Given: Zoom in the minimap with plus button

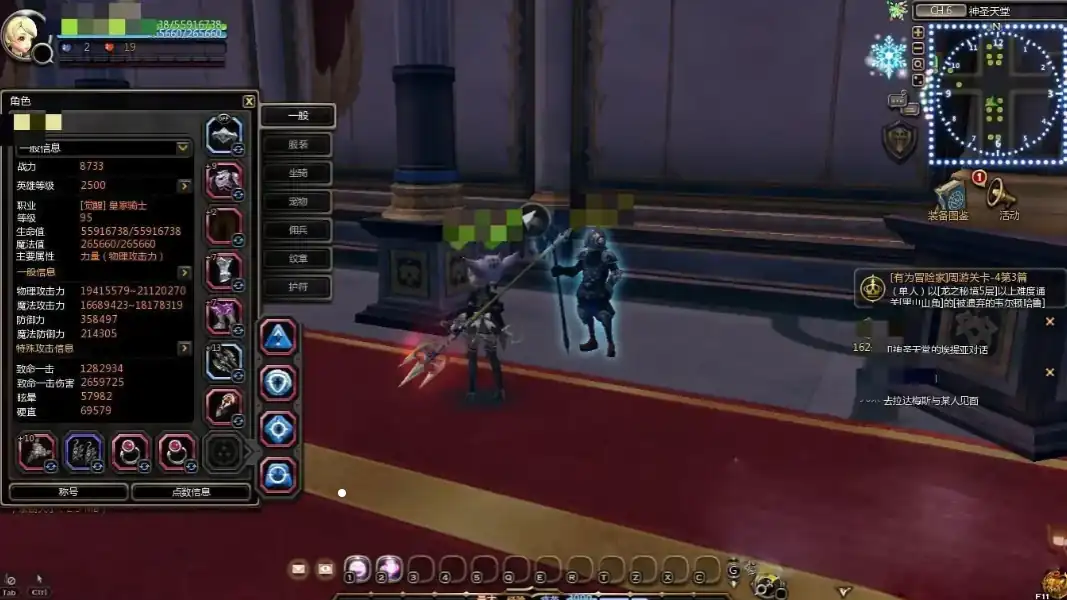Looking at the screenshot, I should click(918, 32).
